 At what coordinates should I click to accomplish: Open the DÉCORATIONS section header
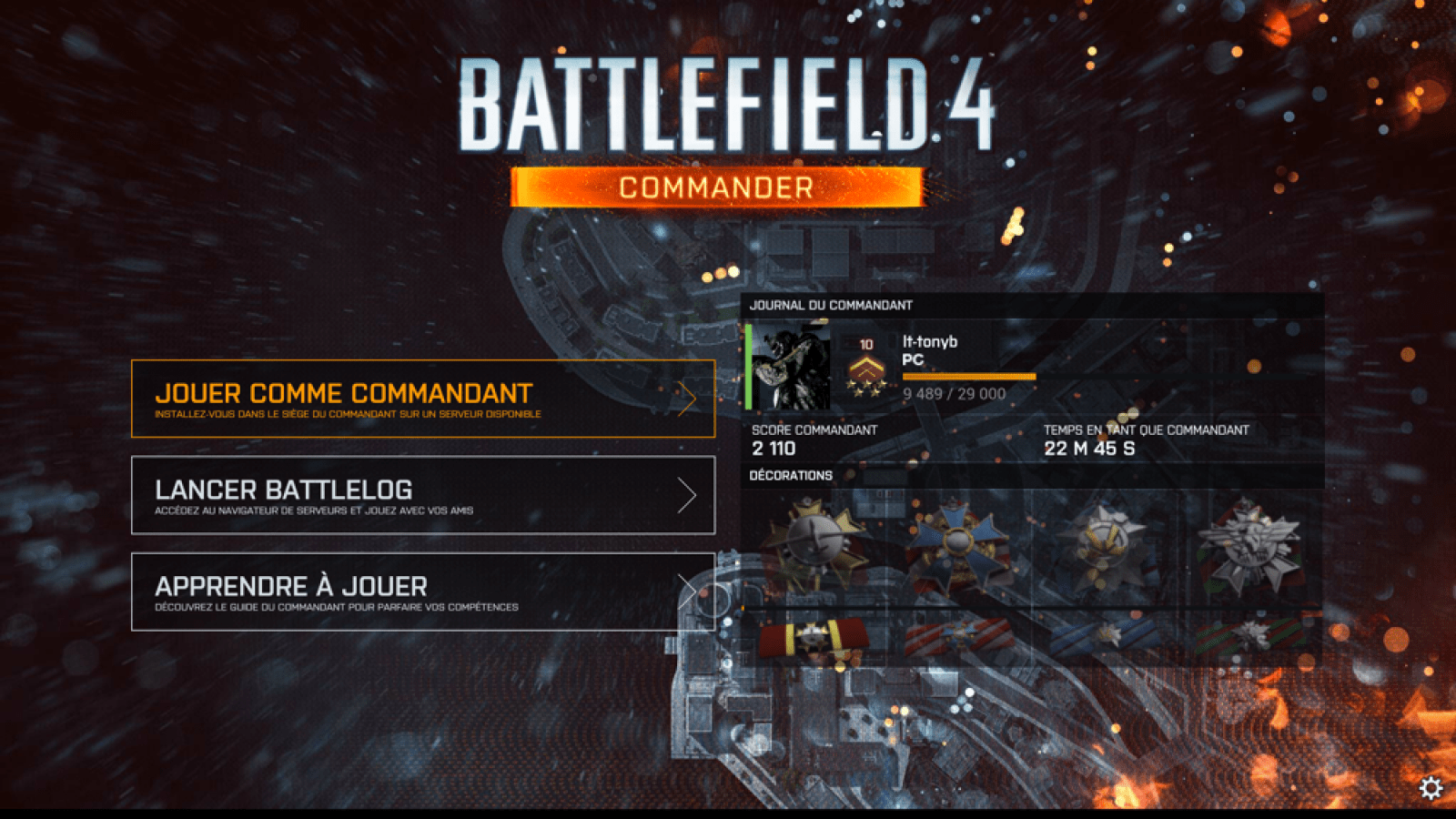(x=789, y=475)
